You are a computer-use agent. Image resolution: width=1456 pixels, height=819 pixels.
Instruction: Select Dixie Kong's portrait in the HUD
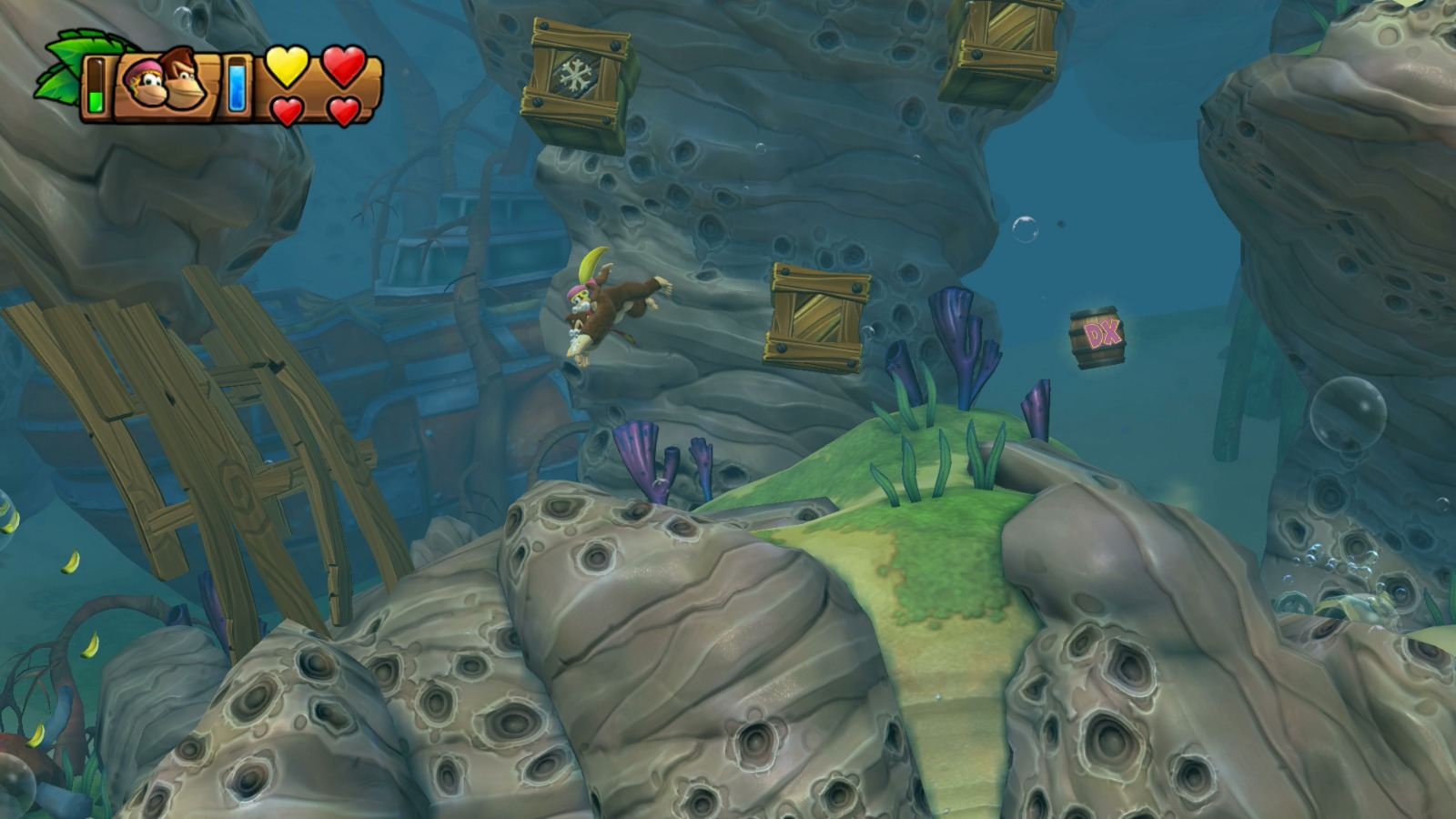146,82
